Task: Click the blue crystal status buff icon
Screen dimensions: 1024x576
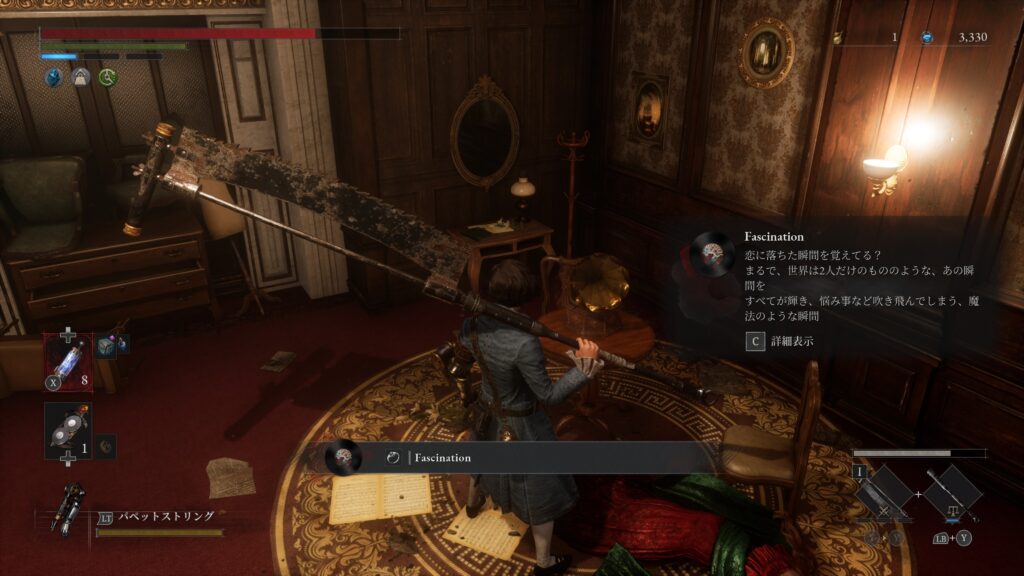Action: pyautogui.click(x=52, y=77)
